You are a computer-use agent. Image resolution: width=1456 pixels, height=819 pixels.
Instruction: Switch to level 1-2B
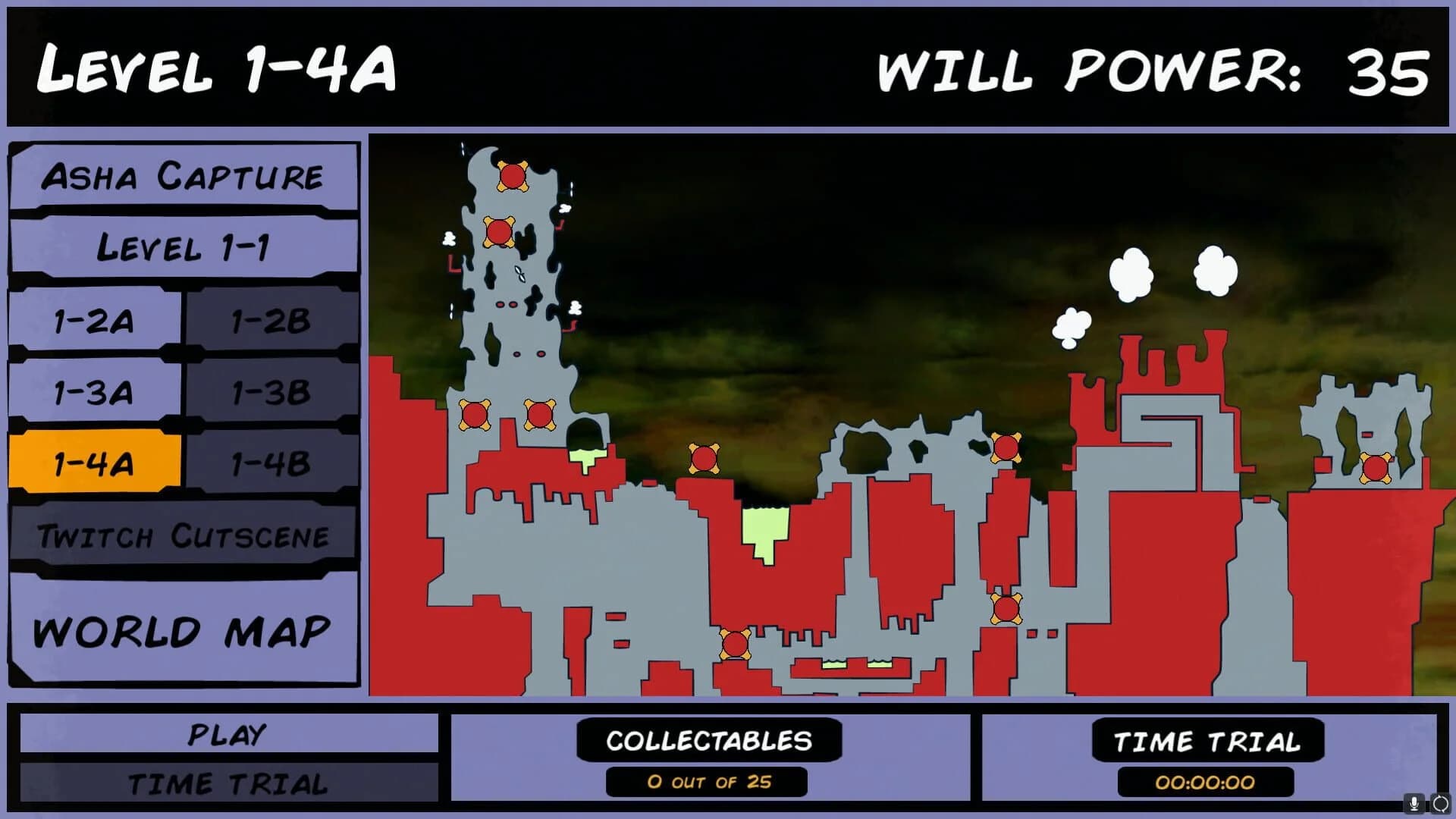269,322
